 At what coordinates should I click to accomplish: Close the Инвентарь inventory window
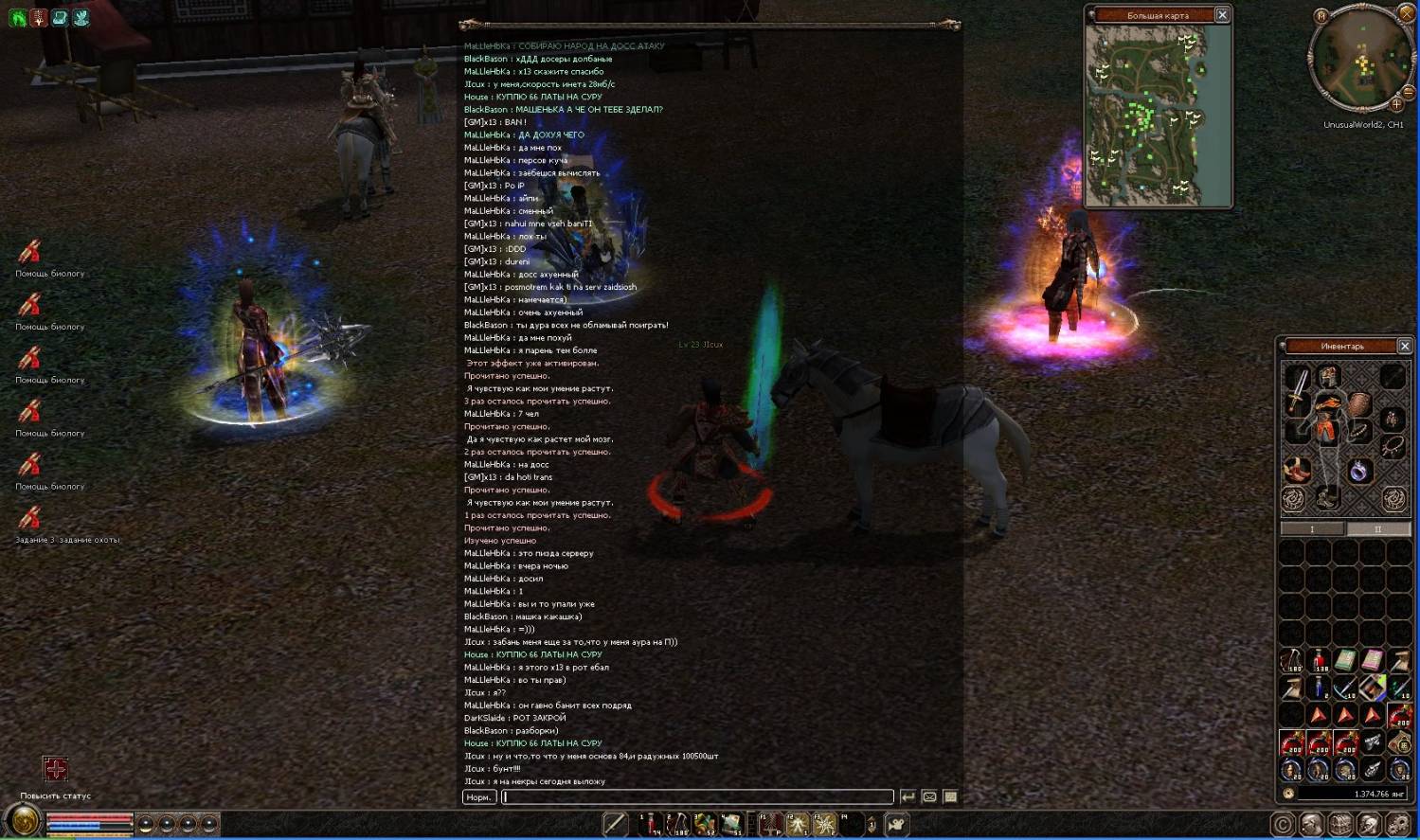[1405, 346]
